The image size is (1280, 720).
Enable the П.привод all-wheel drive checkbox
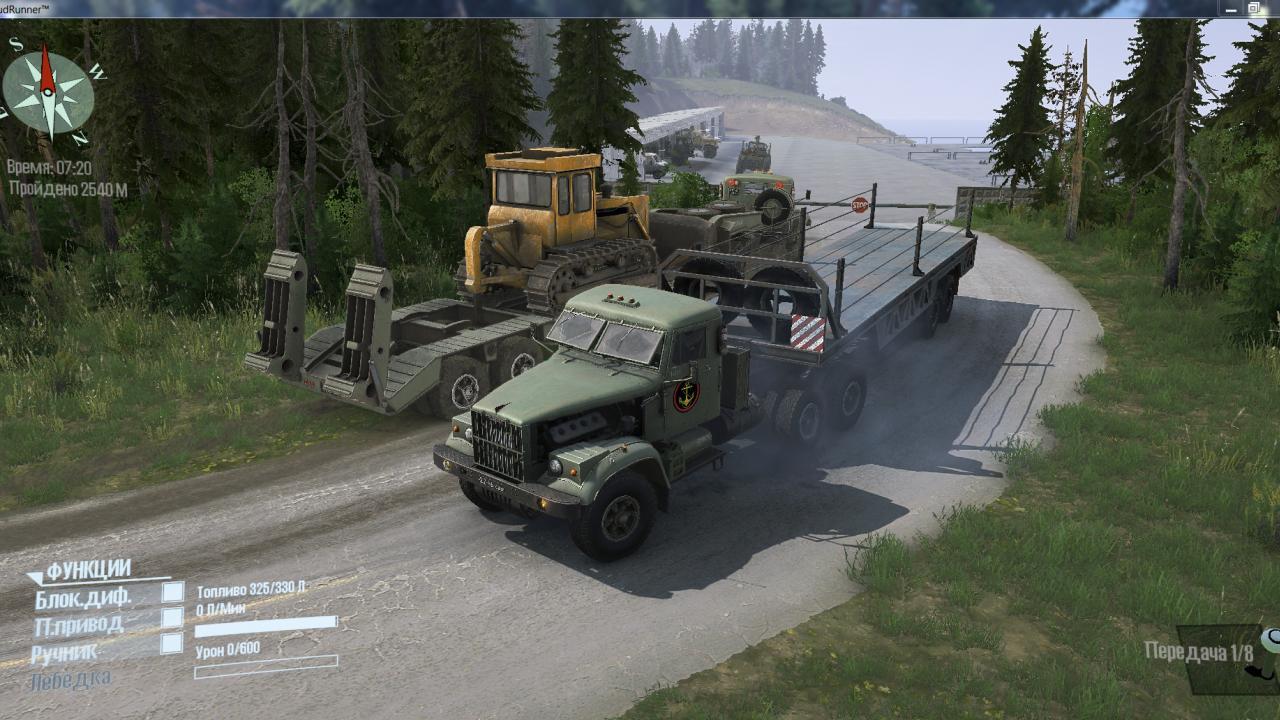click(173, 618)
